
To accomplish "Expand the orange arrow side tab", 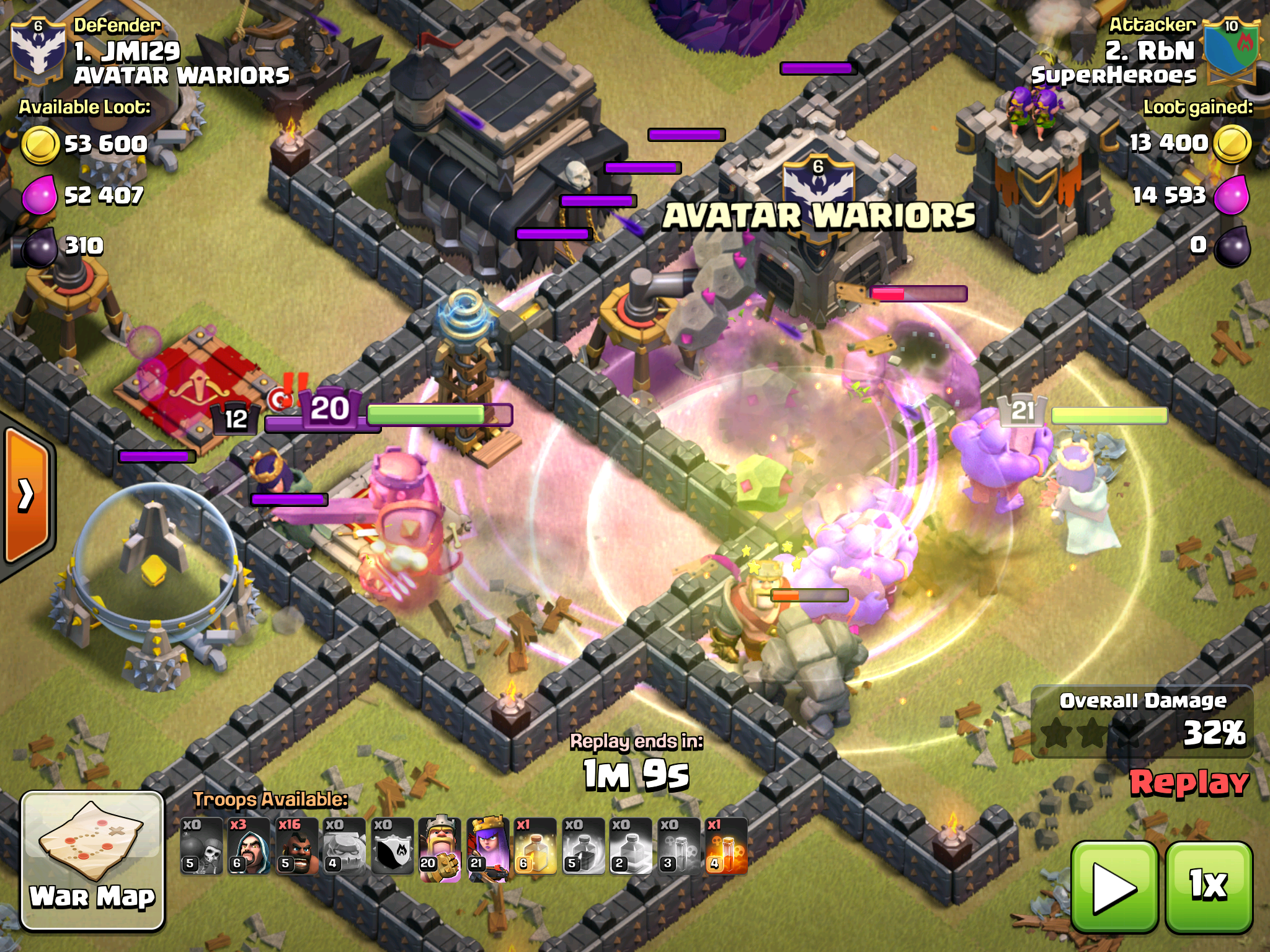I will [26, 495].
